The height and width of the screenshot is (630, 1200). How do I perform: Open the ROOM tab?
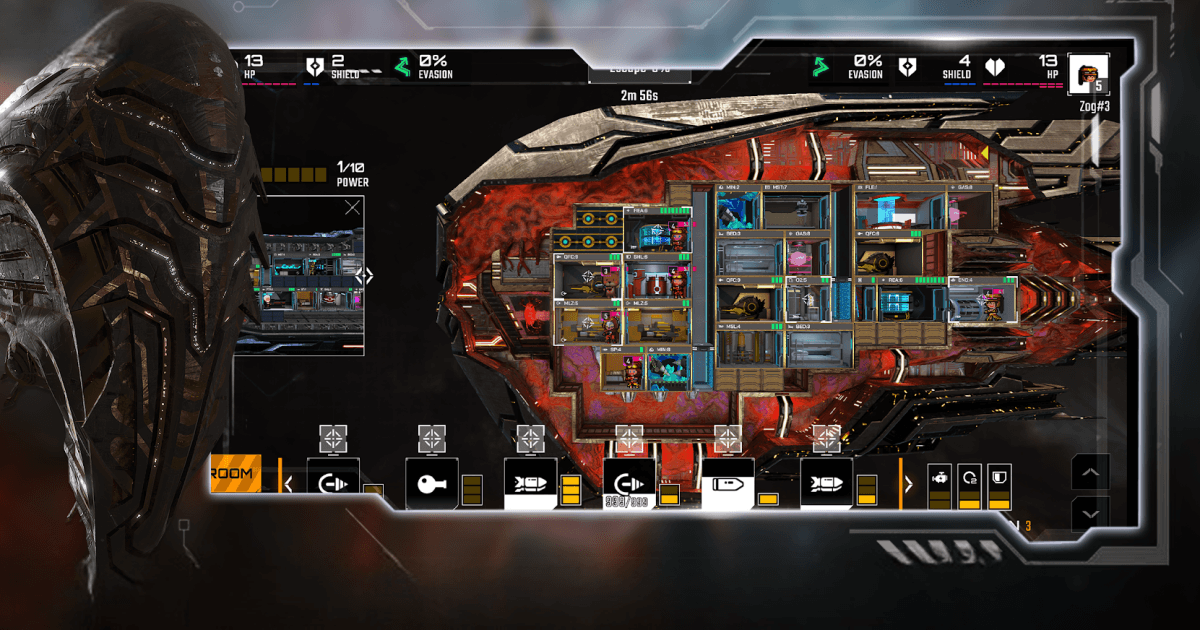click(236, 473)
